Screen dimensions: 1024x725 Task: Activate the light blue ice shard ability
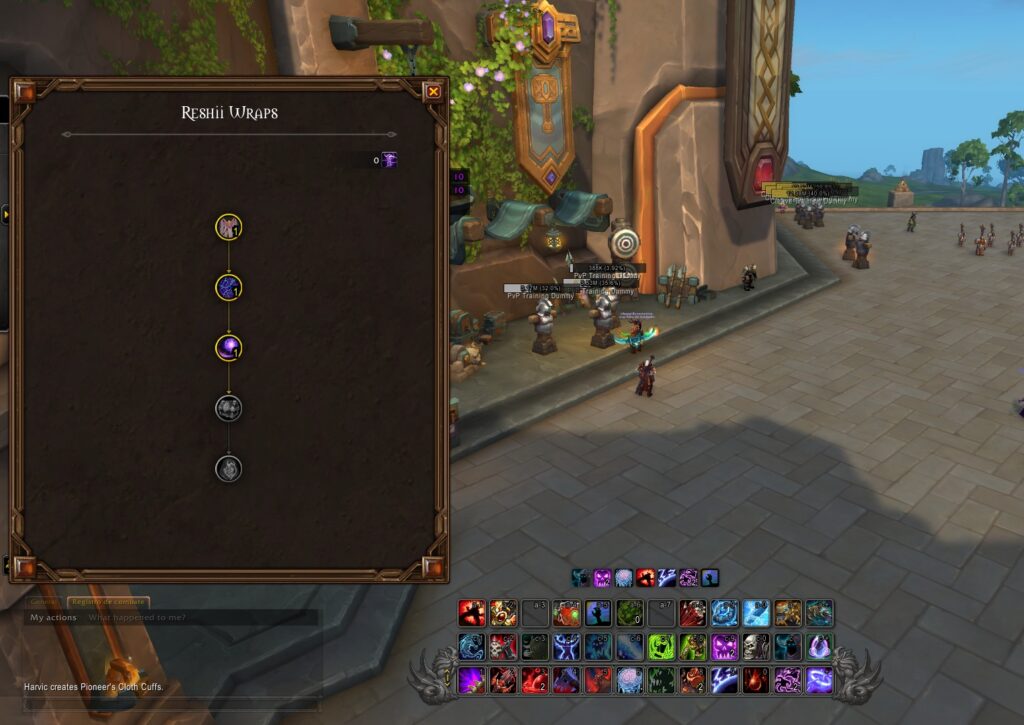click(756, 613)
